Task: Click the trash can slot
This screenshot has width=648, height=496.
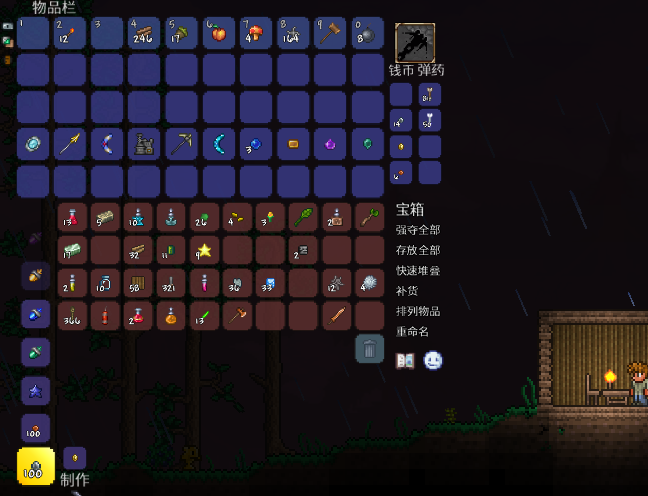Action: pos(369,348)
